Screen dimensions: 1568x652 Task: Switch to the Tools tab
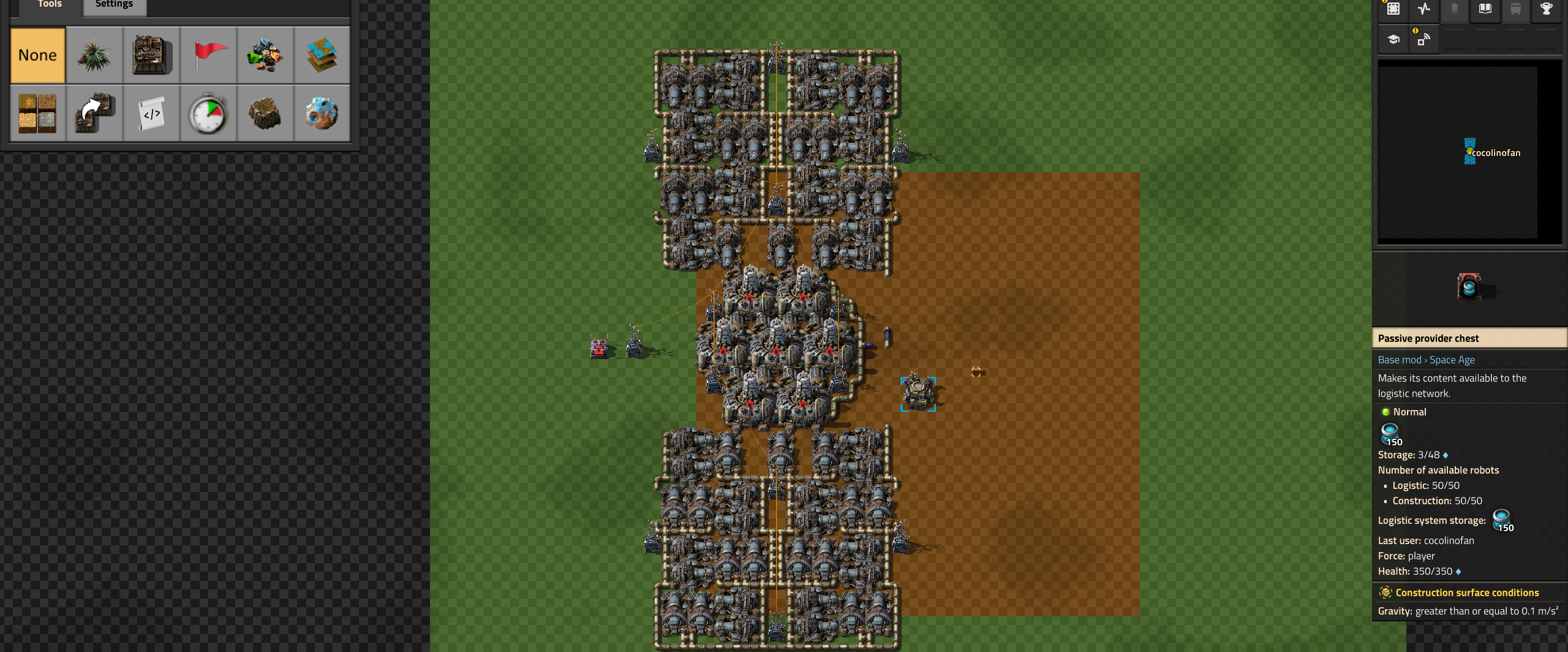pyautogui.click(x=49, y=5)
